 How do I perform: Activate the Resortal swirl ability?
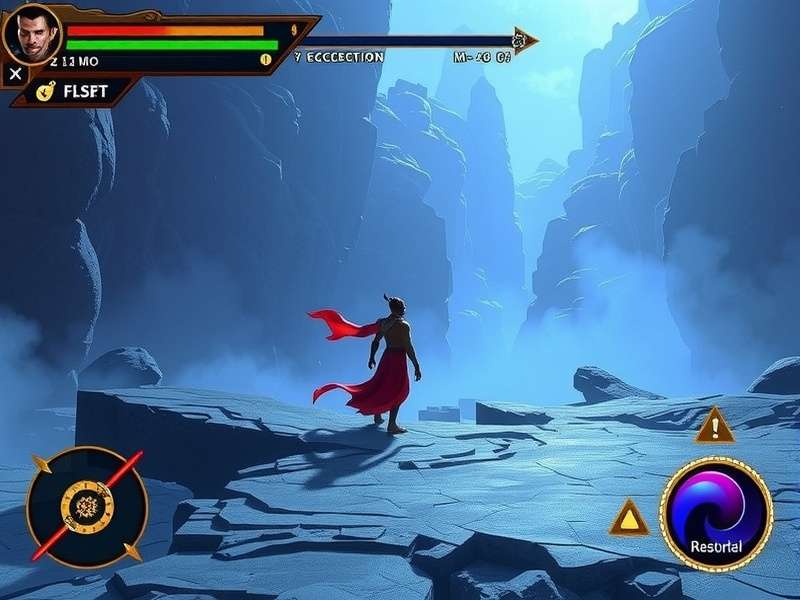tap(715, 514)
